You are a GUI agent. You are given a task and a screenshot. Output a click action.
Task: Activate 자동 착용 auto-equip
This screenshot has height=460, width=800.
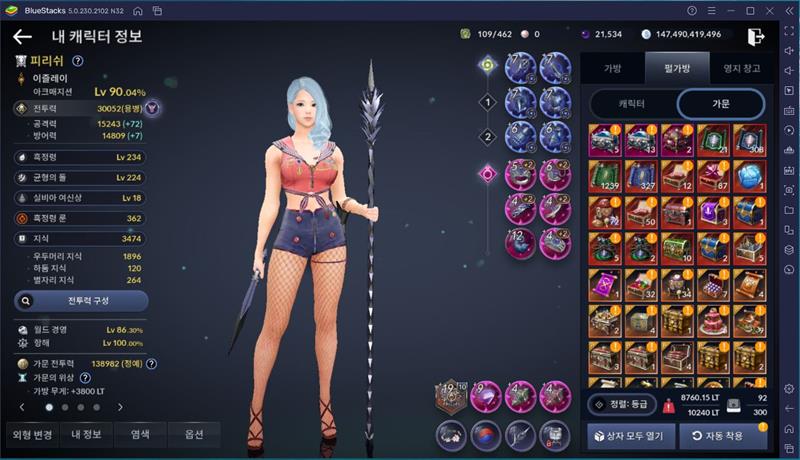tap(724, 436)
